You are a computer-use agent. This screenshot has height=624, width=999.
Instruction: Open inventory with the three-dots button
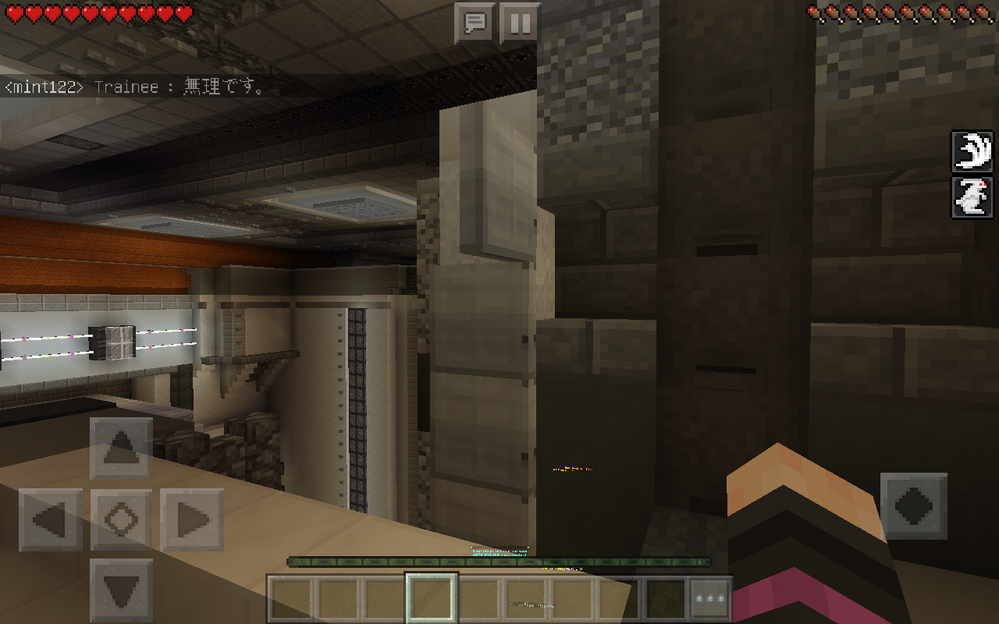(x=710, y=598)
